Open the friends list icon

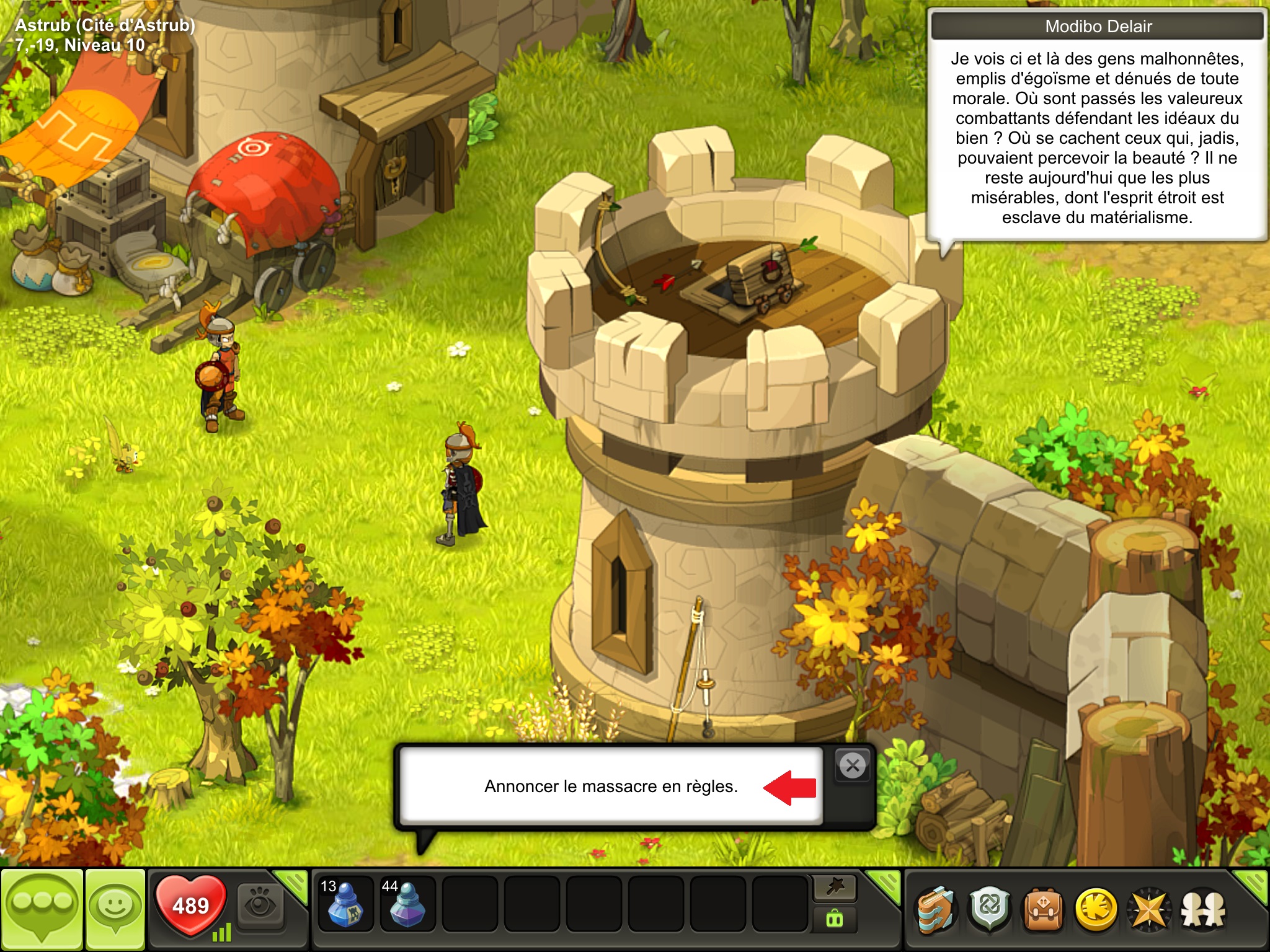point(1203,910)
